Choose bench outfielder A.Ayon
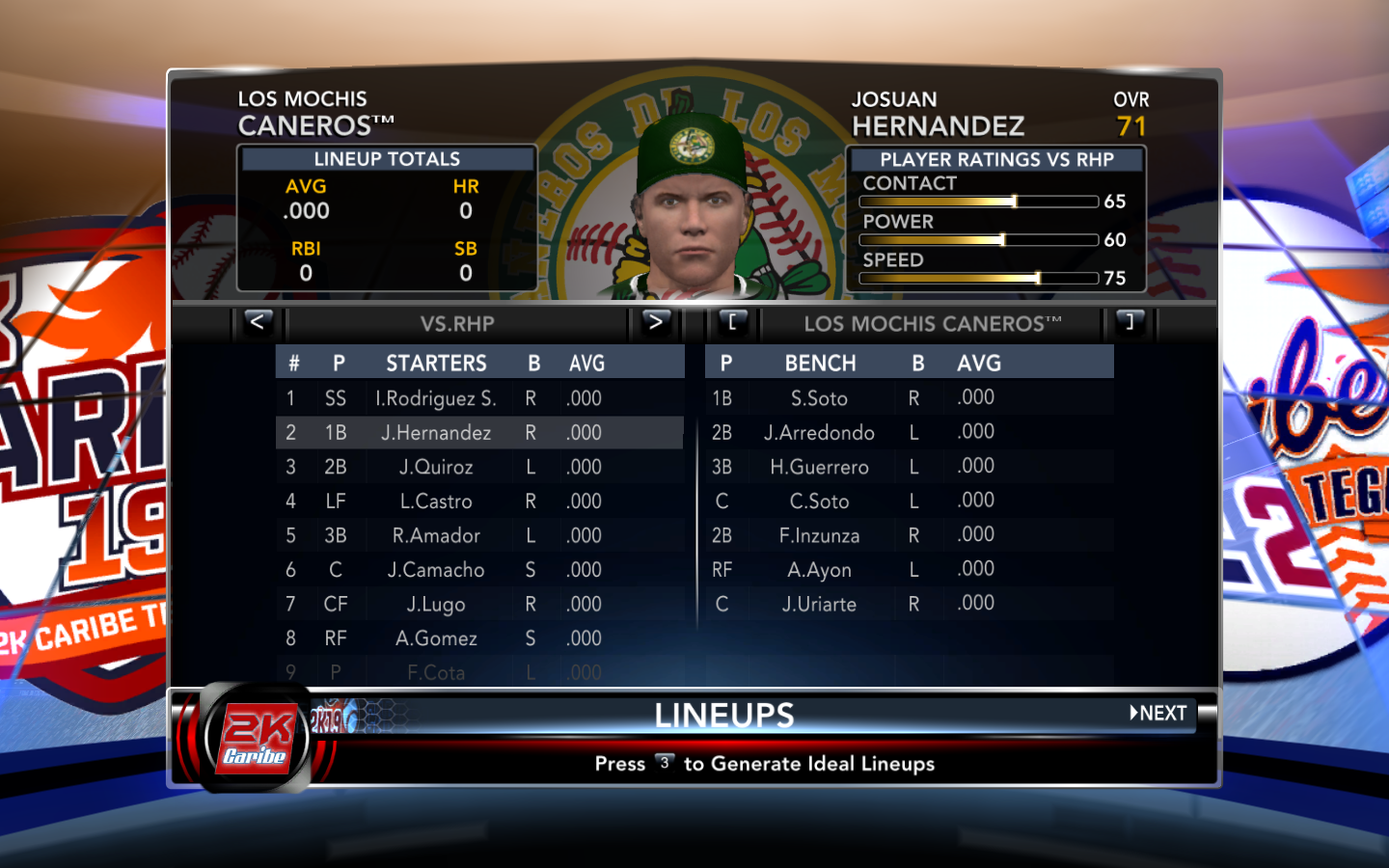This screenshot has height=868, width=1389. coord(819,570)
